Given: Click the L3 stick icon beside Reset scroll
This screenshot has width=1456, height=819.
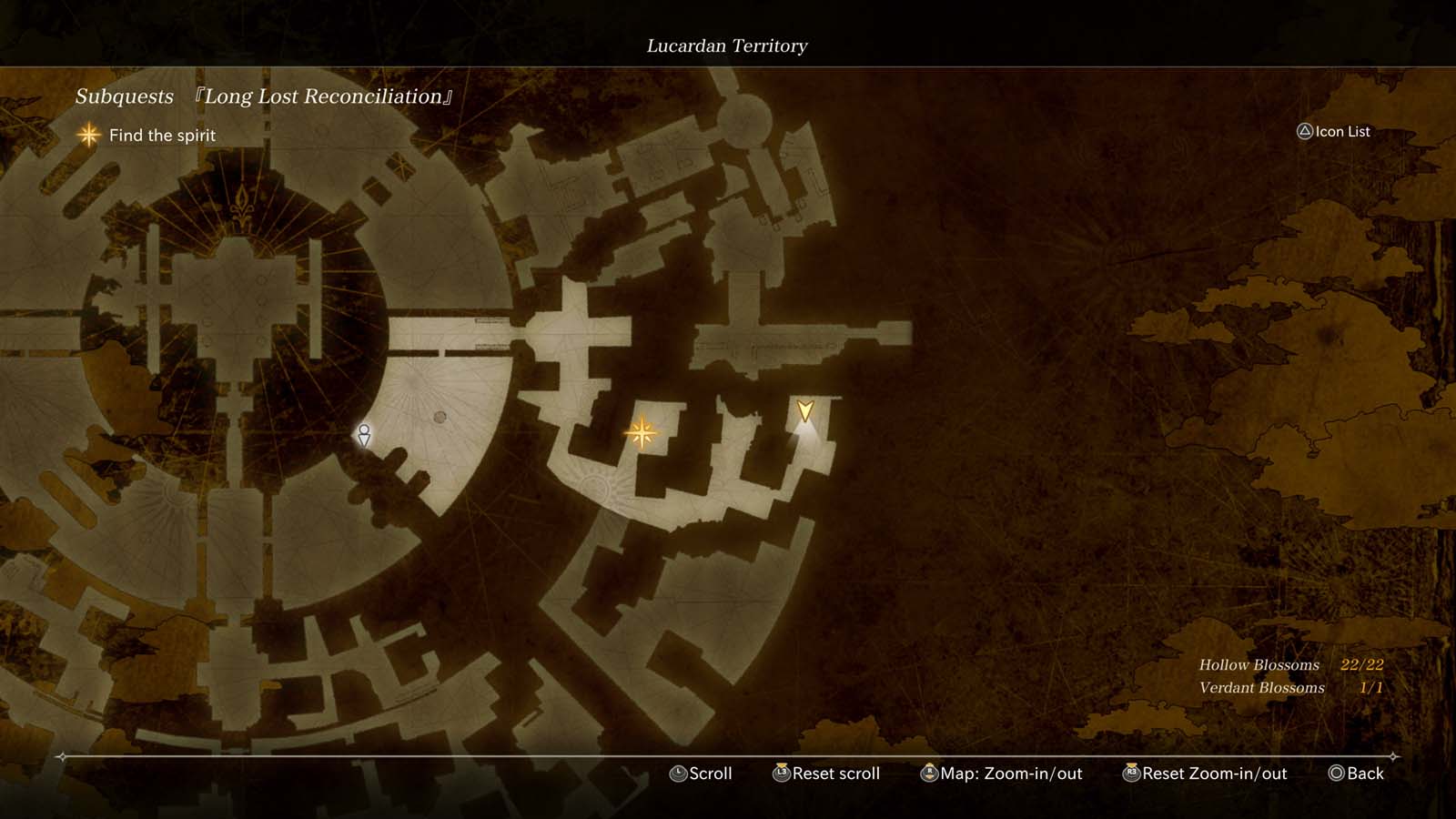Looking at the screenshot, I should click(780, 773).
